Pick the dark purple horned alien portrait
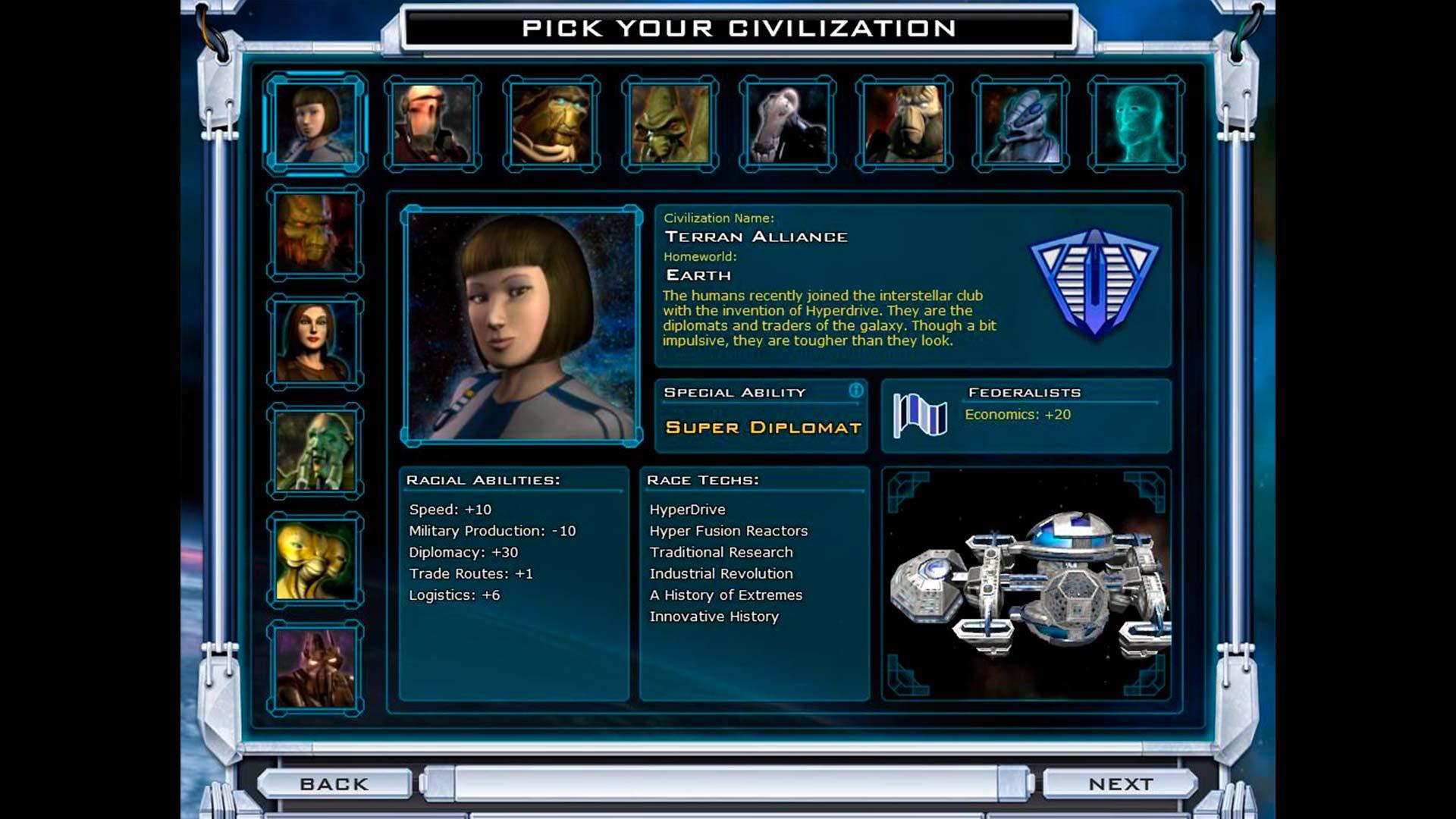 point(315,668)
